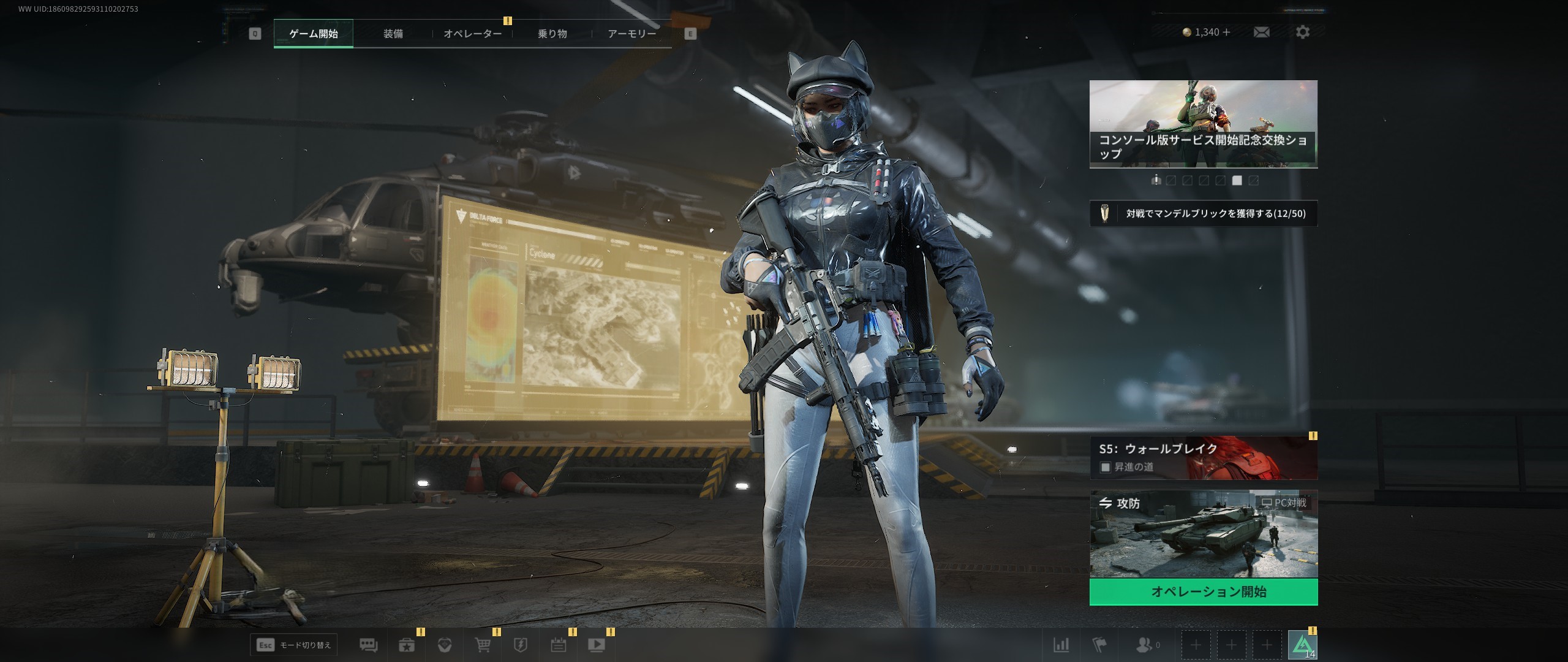Open the player profile level 14 badge
Screen dimensions: 1568x662
coord(1302,645)
